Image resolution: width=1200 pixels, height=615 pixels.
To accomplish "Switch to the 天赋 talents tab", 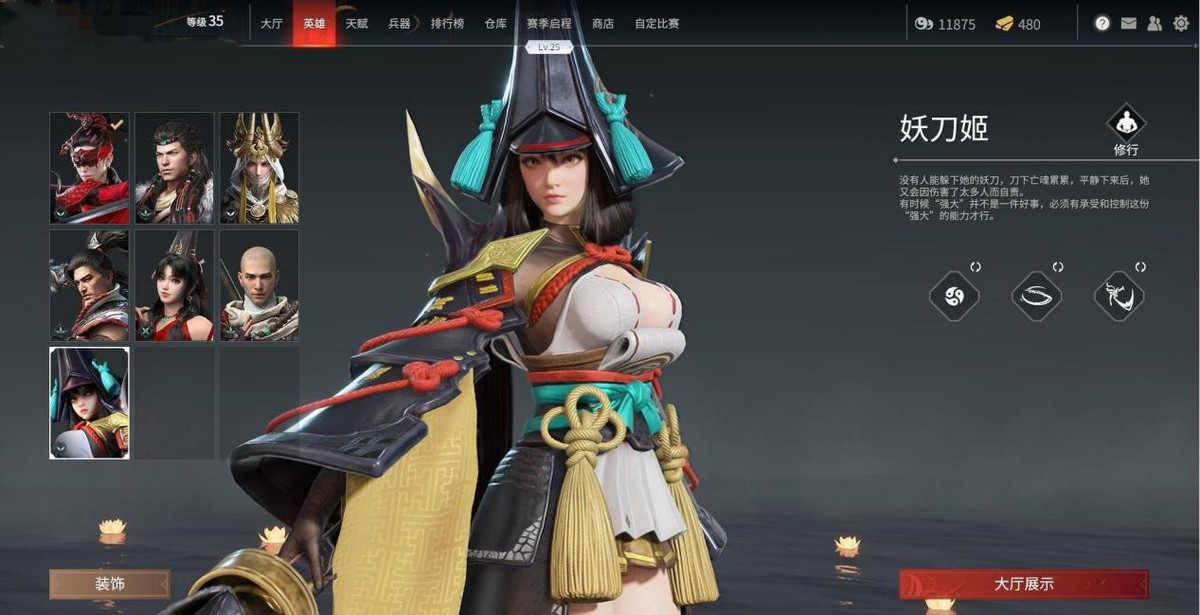I will pyautogui.click(x=356, y=23).
